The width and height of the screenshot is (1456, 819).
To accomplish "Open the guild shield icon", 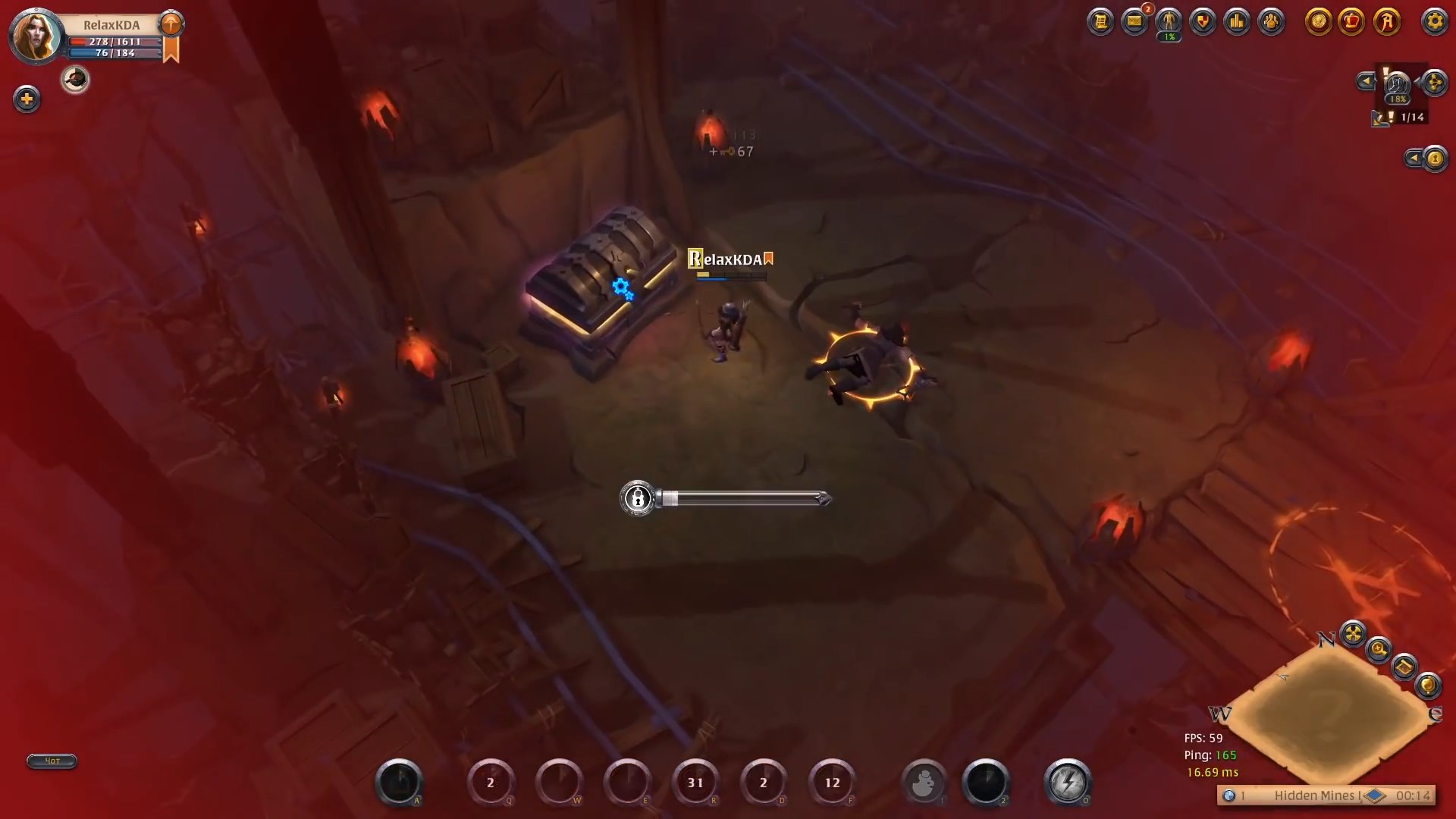I will point(1203,21).
